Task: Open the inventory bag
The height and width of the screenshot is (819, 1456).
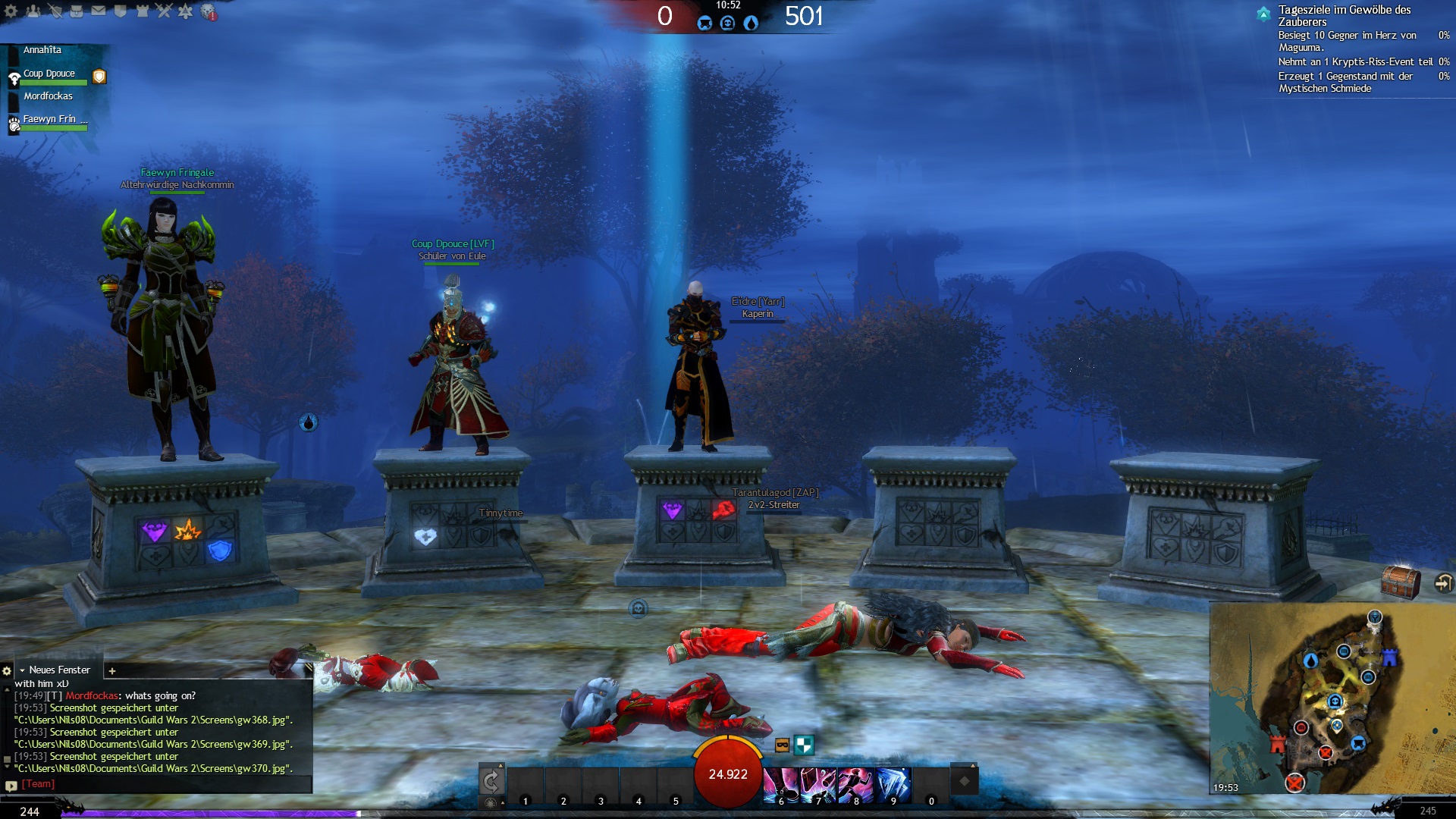Action: pyautogui.click(x=77, y=11)
